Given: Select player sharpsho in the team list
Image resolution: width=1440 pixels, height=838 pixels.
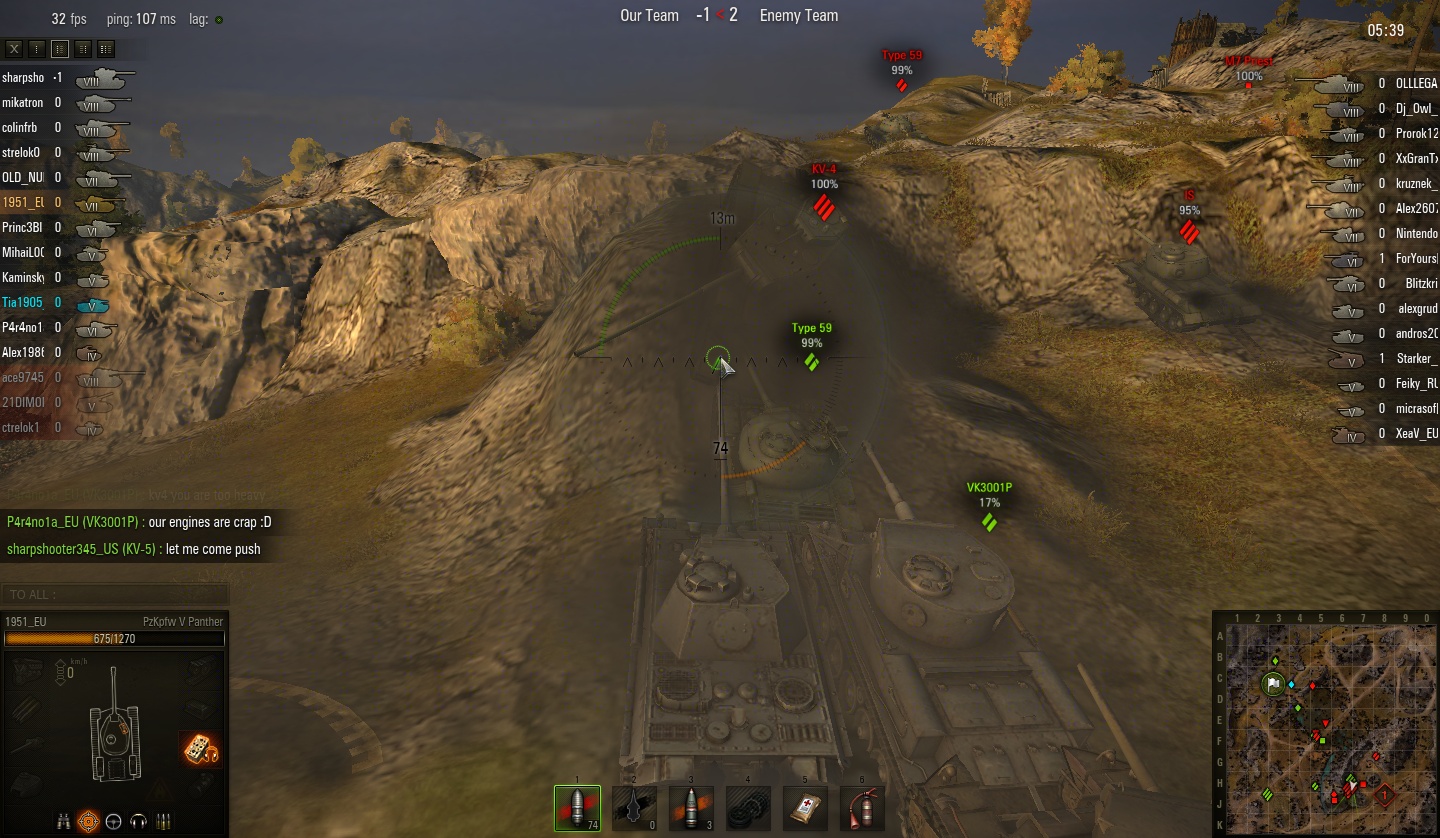Looking at the screenshot, I should (x=24, y=77).
